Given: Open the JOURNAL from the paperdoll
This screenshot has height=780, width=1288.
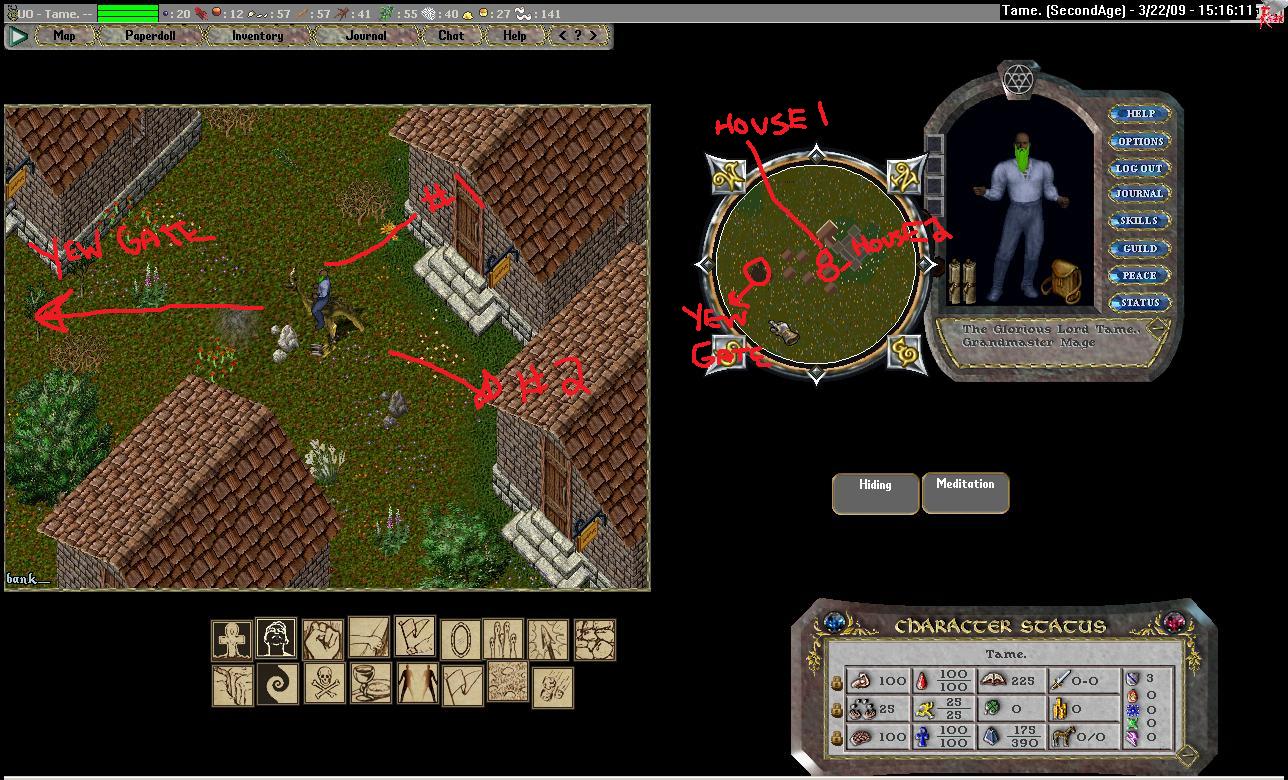Looking at the screenshot, I should coord(1140,194).
